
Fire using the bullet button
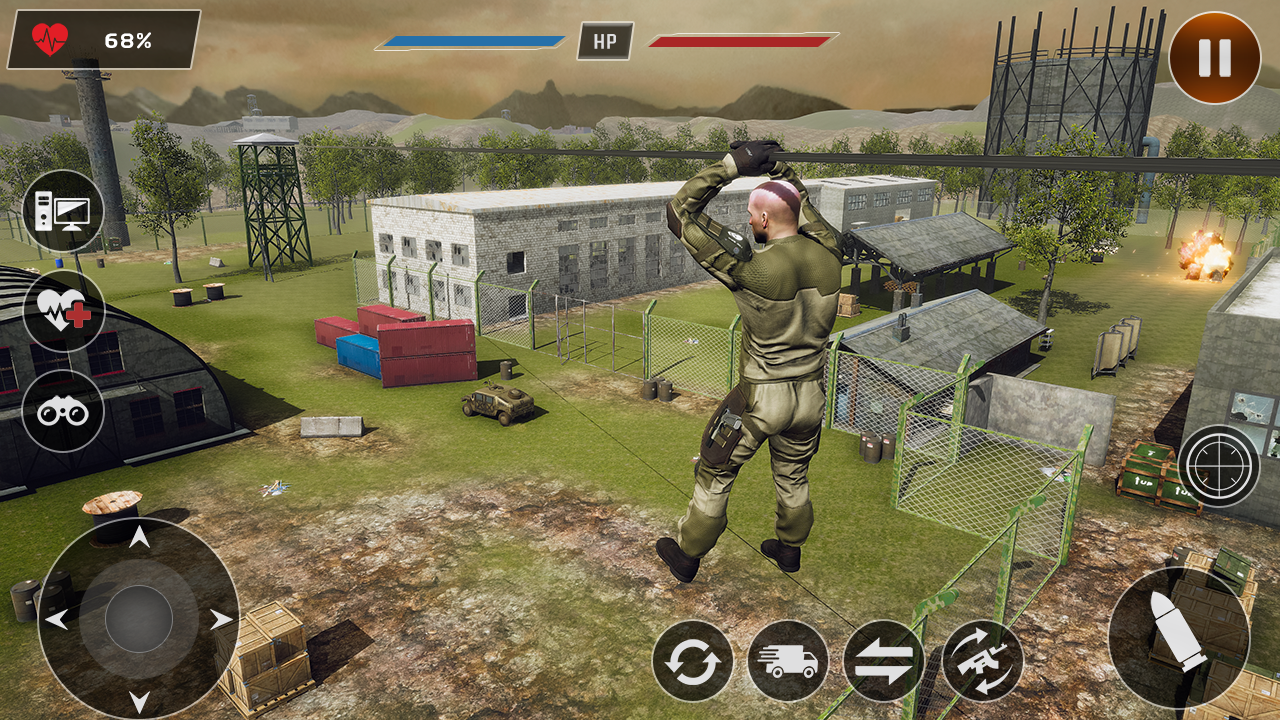1178,638
